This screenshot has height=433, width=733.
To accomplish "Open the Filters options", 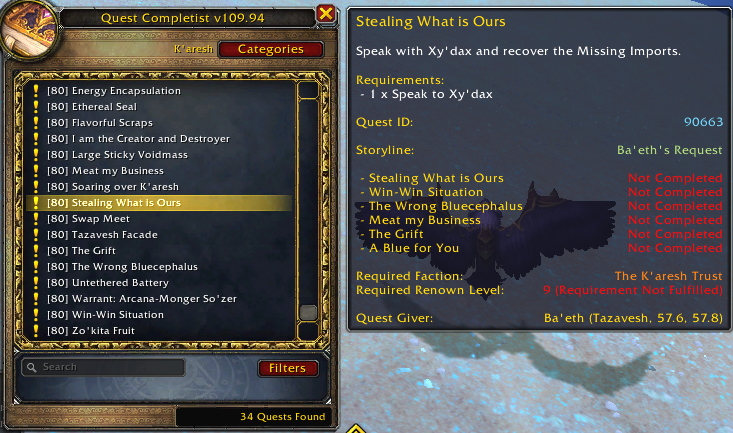I will (287, 368).
